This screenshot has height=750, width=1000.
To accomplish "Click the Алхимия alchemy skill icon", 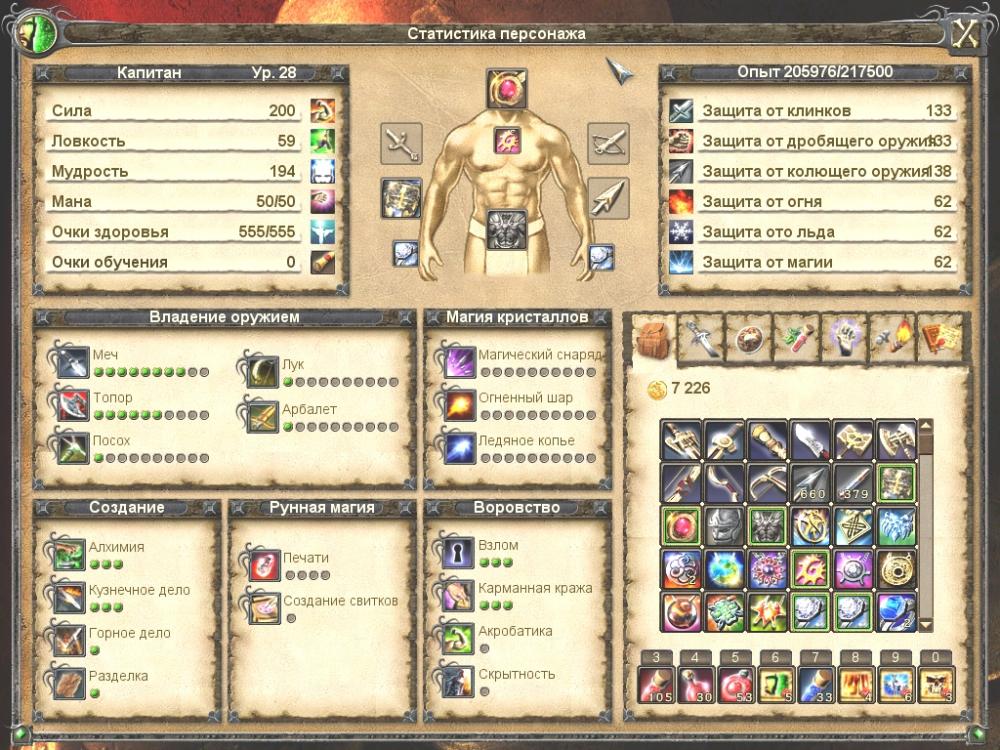I will 70,553.
